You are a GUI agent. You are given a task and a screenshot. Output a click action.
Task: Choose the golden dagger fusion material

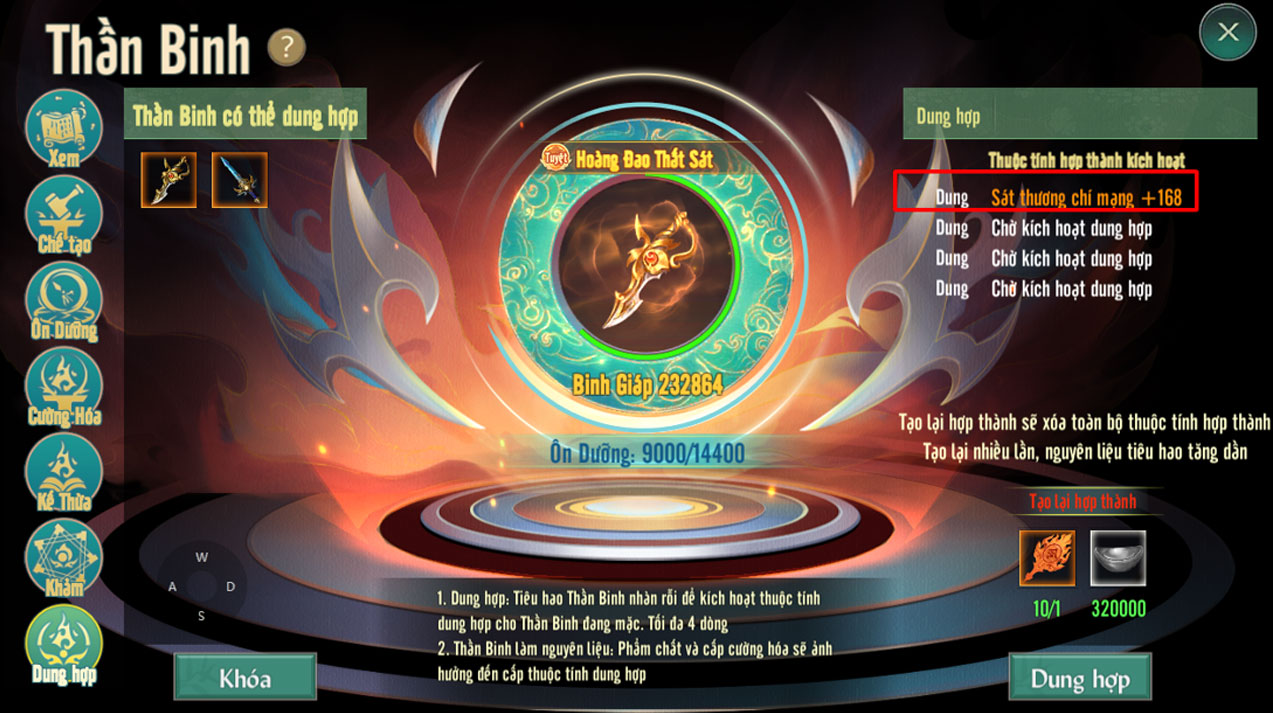pyautogui.click(x=169, y=180)
